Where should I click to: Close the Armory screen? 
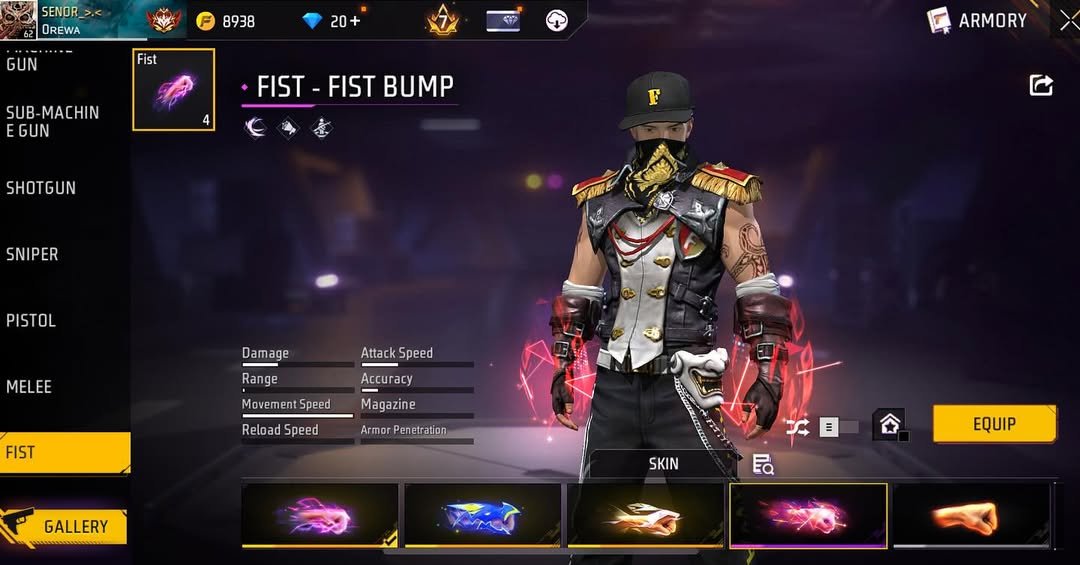(1068, 20)
